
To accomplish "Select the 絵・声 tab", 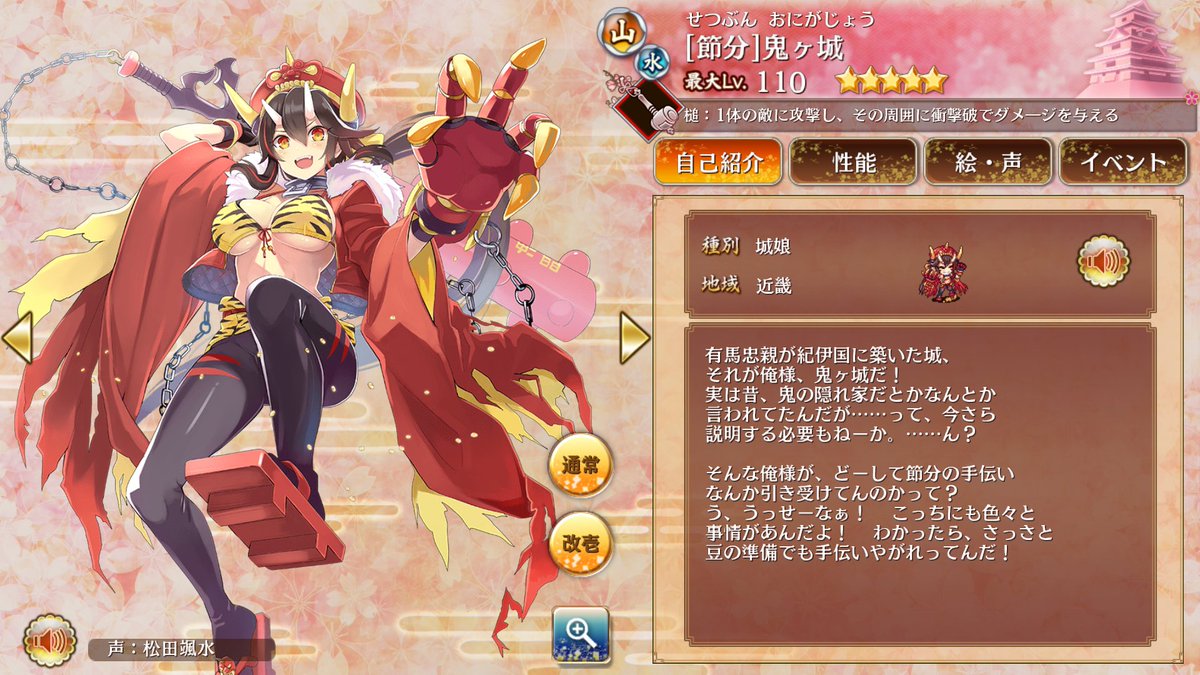I will (988, 162).
